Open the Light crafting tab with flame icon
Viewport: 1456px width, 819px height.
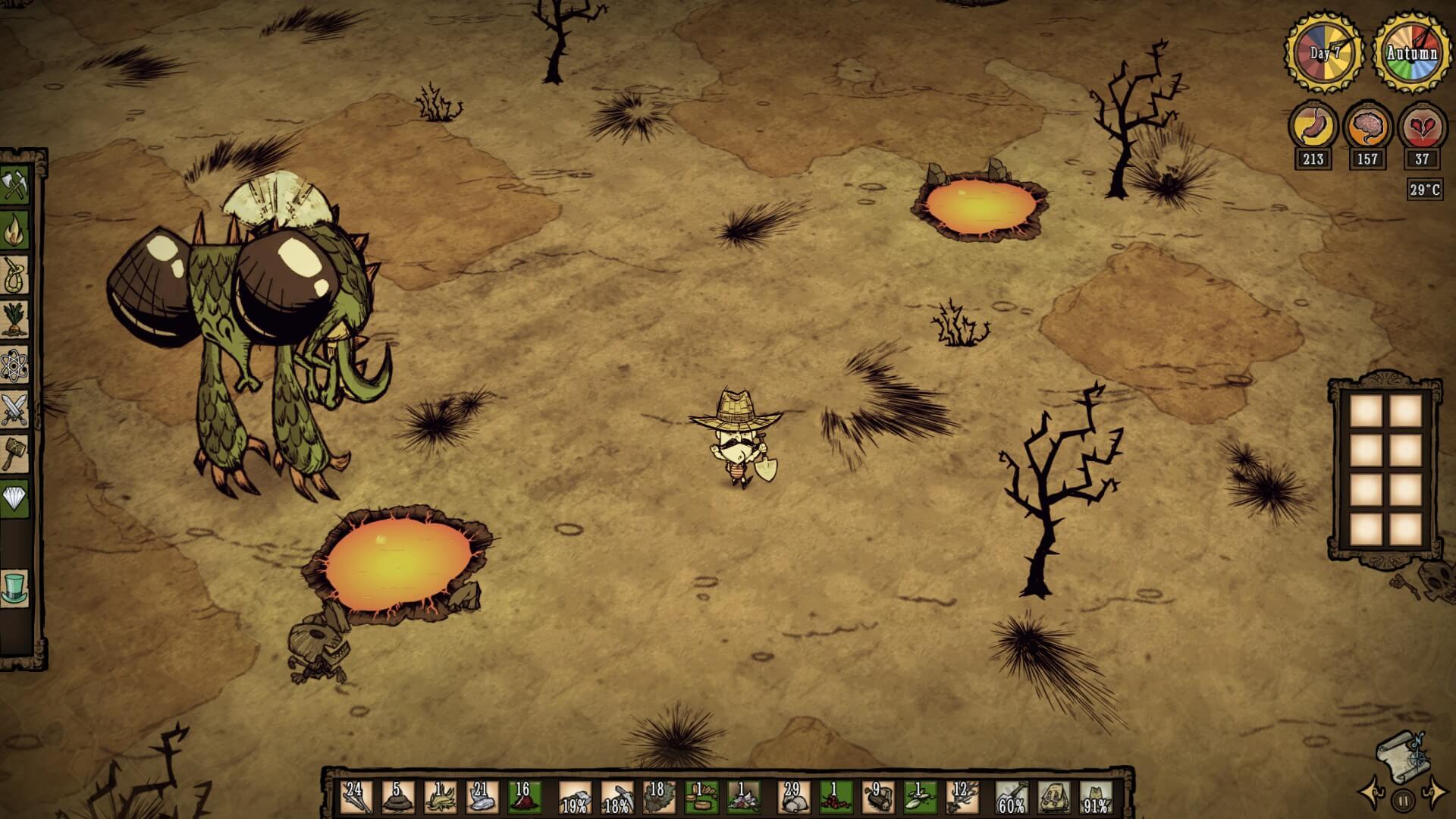pos(14,230)
